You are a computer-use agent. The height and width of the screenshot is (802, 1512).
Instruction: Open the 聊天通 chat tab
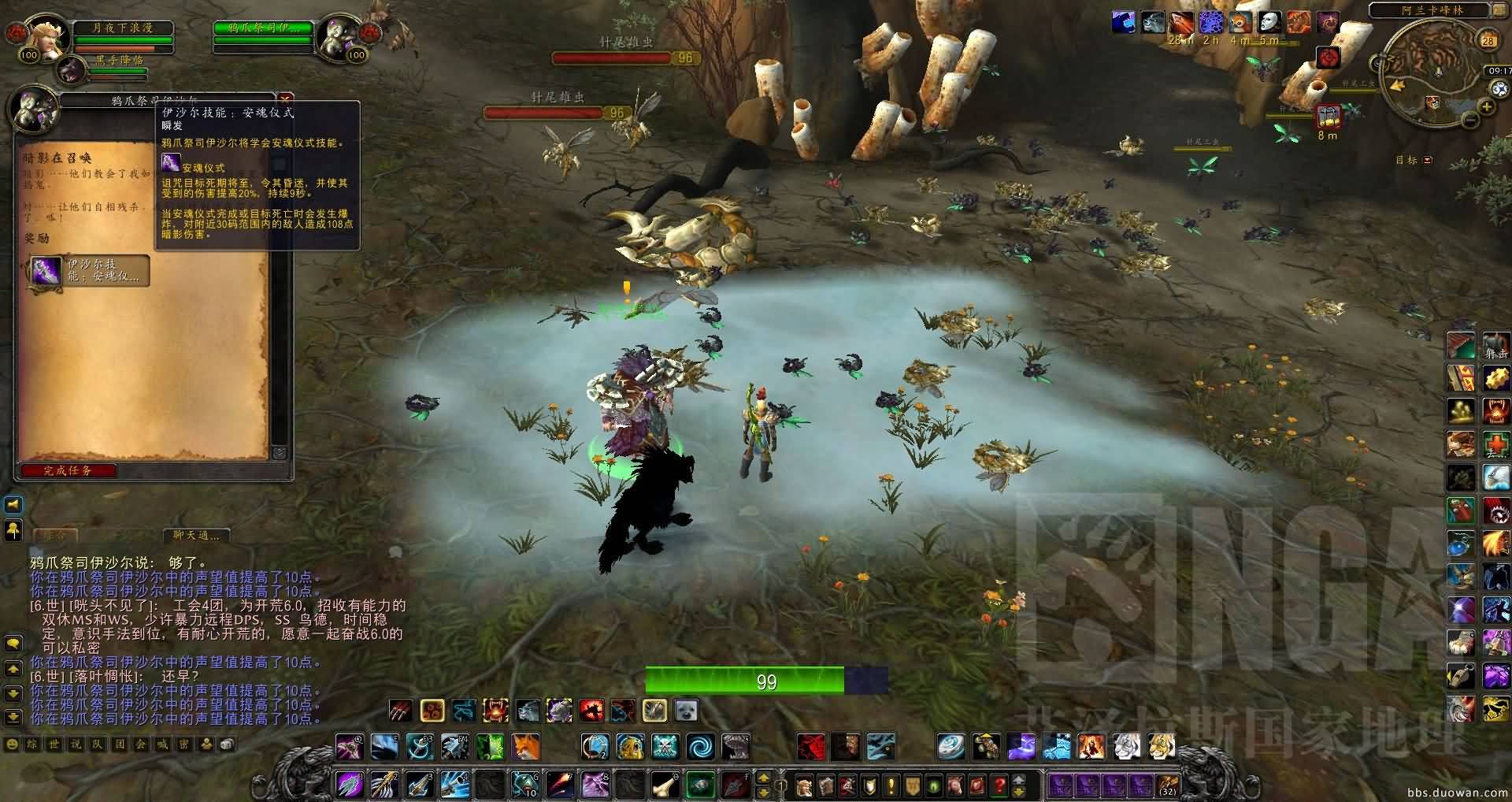(x=197, y=535)
